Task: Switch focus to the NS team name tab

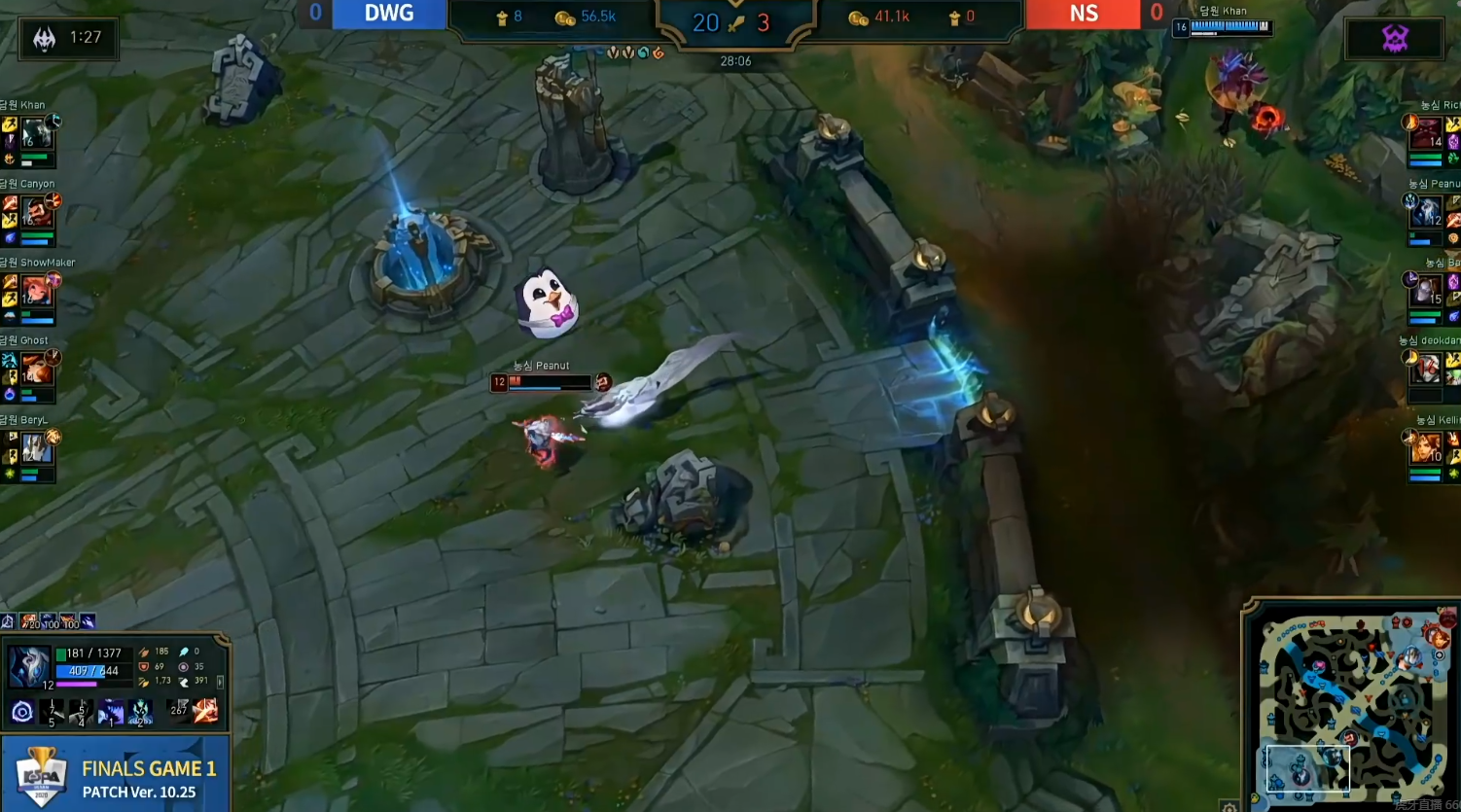Action: click(x=1083, y=15)
